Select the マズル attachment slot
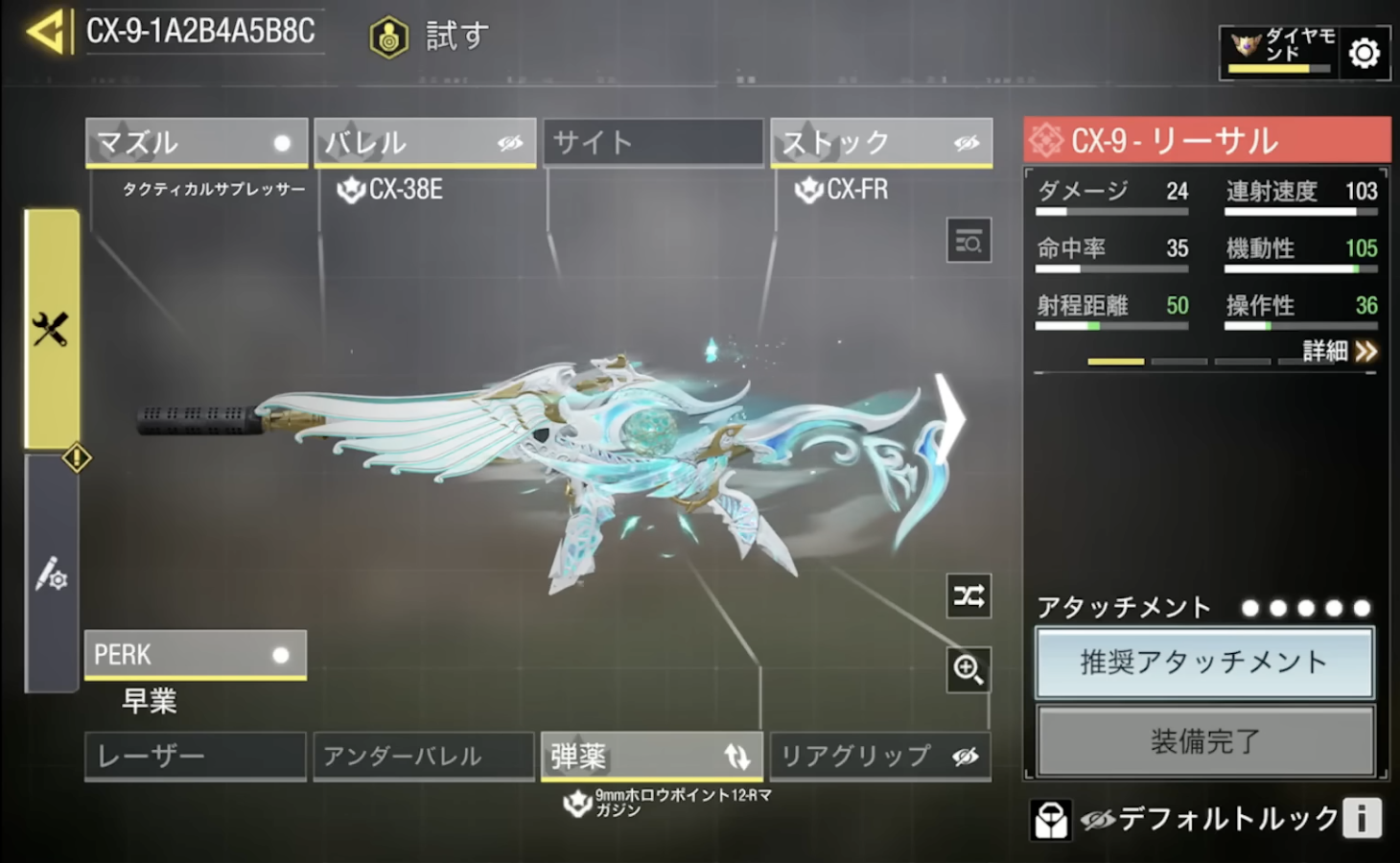This screenshot has width=1400, height=863. tap(196, 143)
